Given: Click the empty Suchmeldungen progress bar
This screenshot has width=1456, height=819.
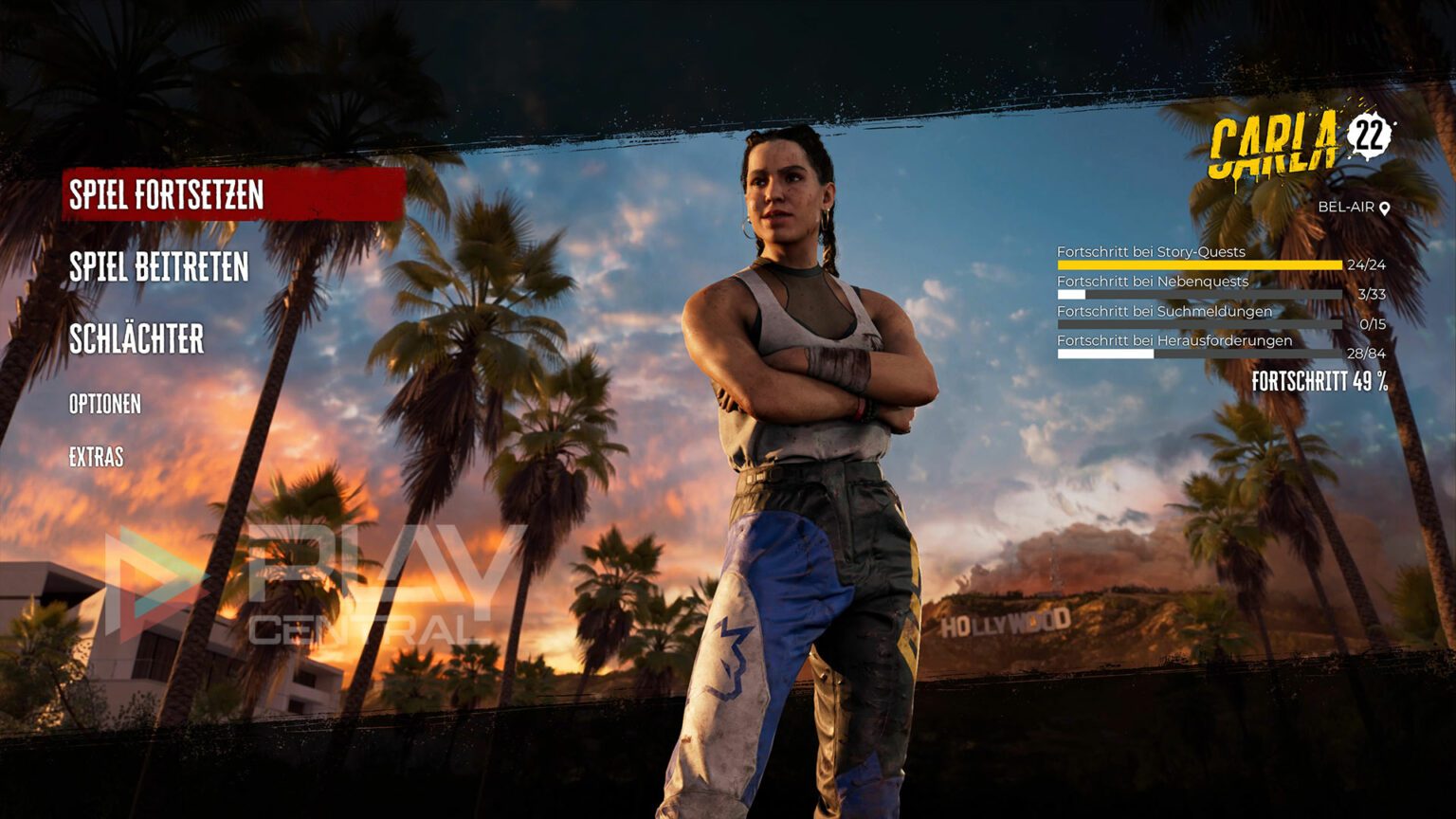Looking at the screenshot, I should [x=1199, y=323].
